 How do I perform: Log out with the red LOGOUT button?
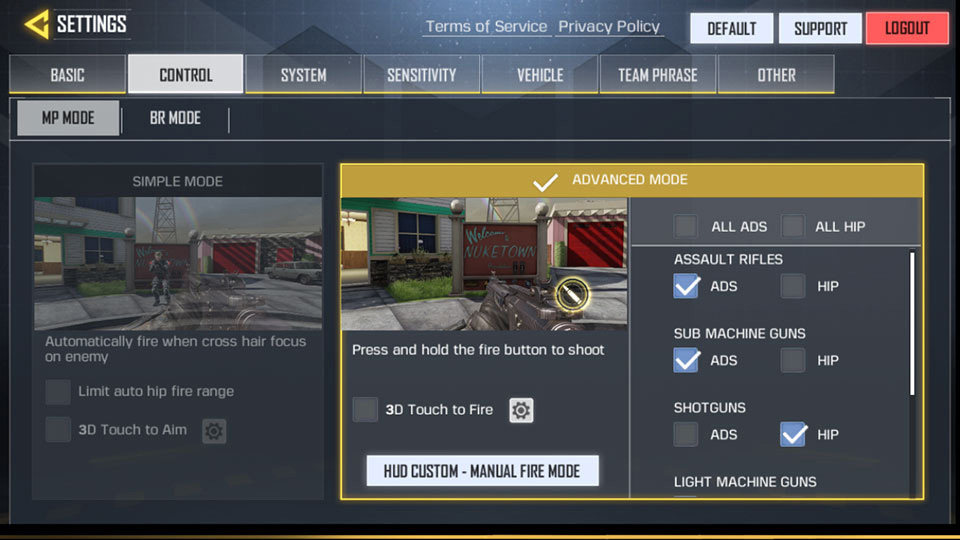pos(907,28)
